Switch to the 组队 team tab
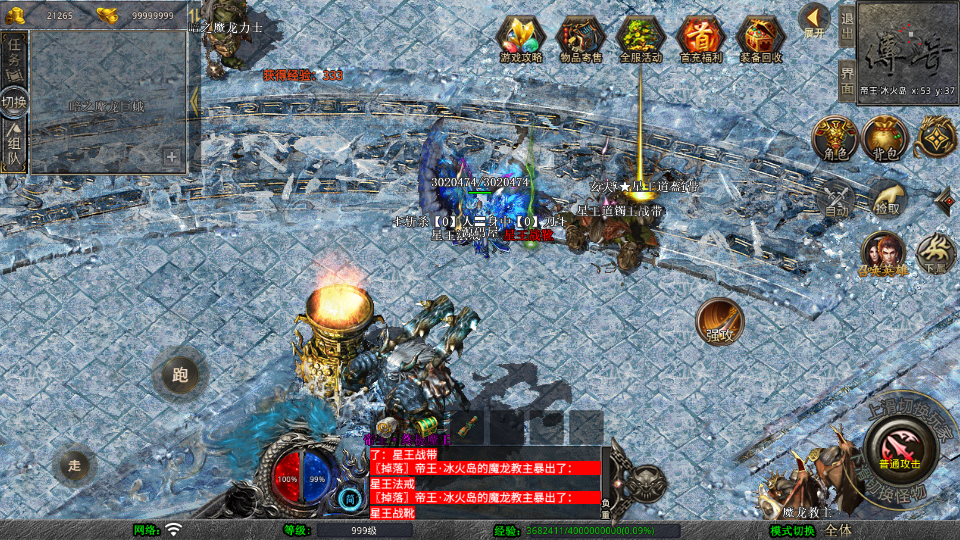 [14, 147]
